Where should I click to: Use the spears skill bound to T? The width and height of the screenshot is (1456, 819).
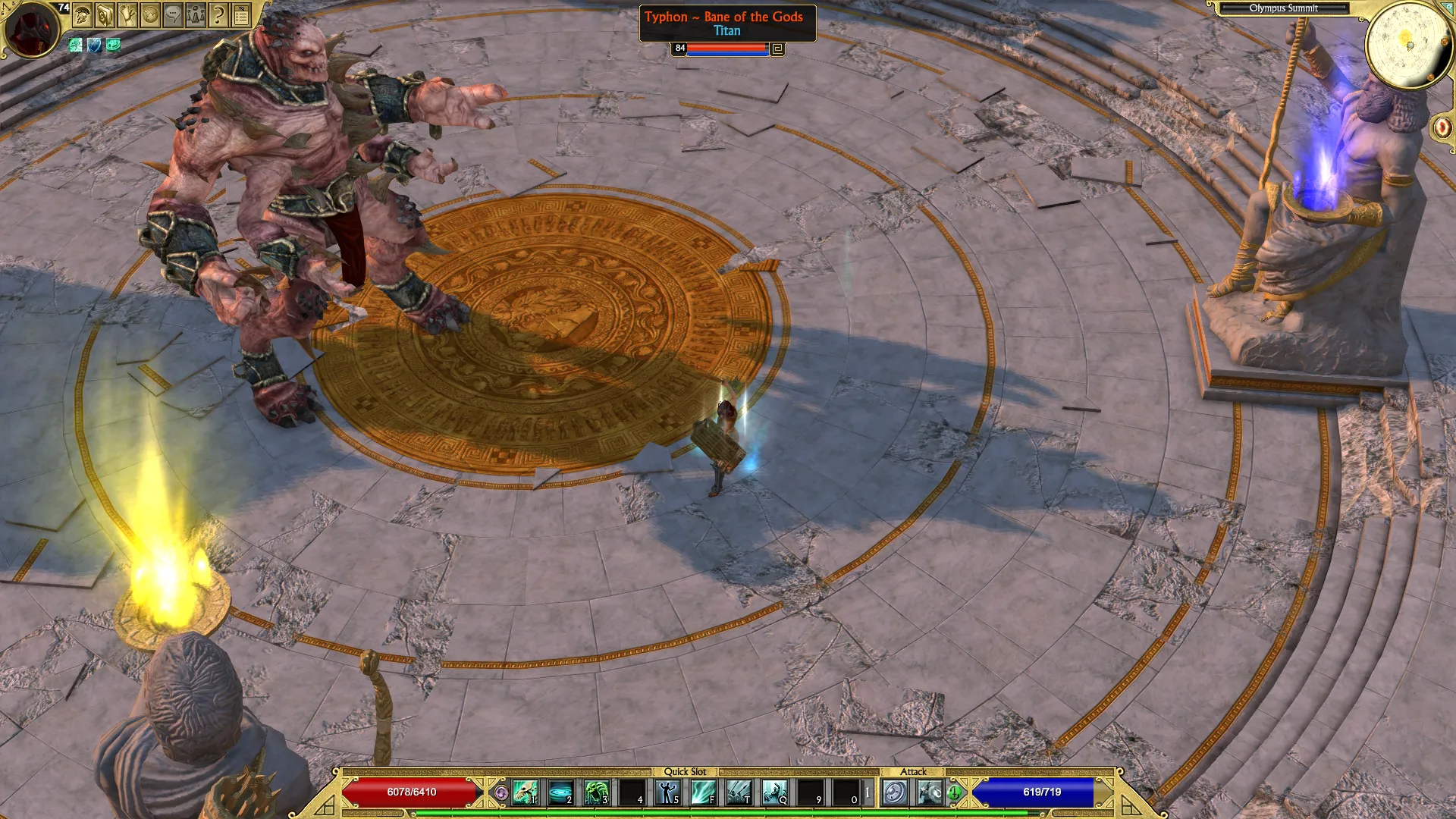[x=739, y=792]
